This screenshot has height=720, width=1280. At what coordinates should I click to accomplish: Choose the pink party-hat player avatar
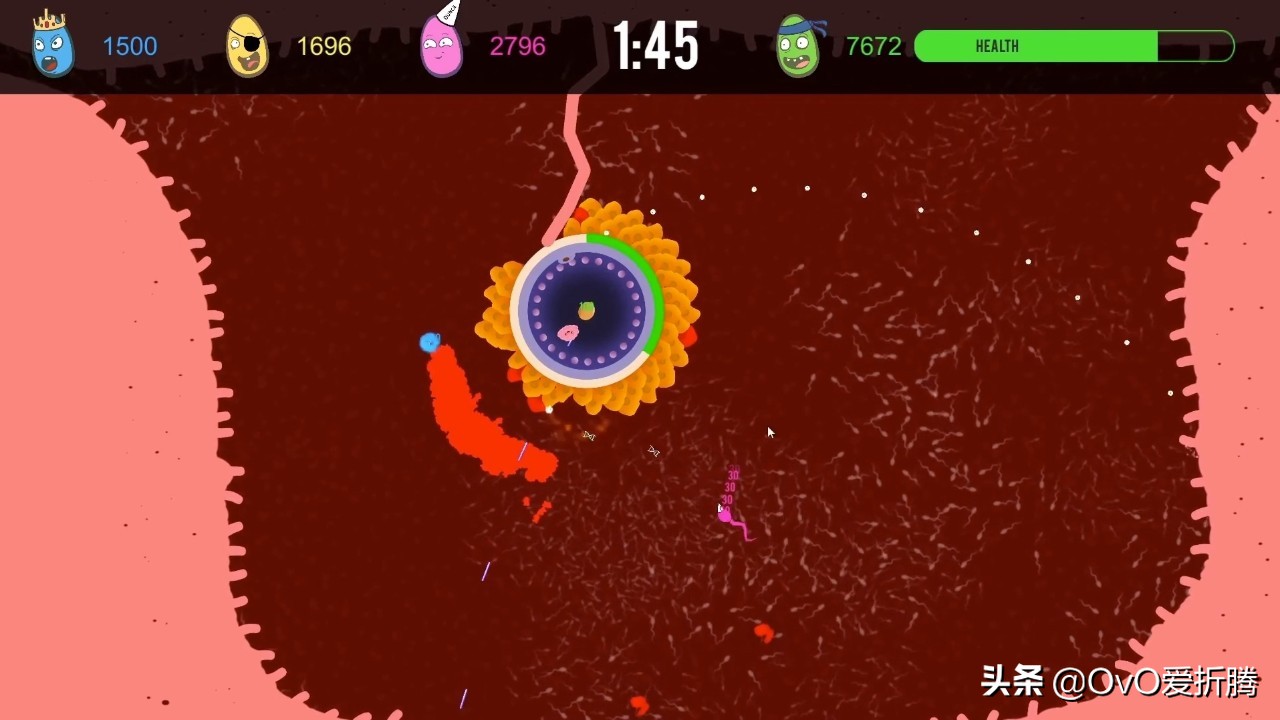441,46
